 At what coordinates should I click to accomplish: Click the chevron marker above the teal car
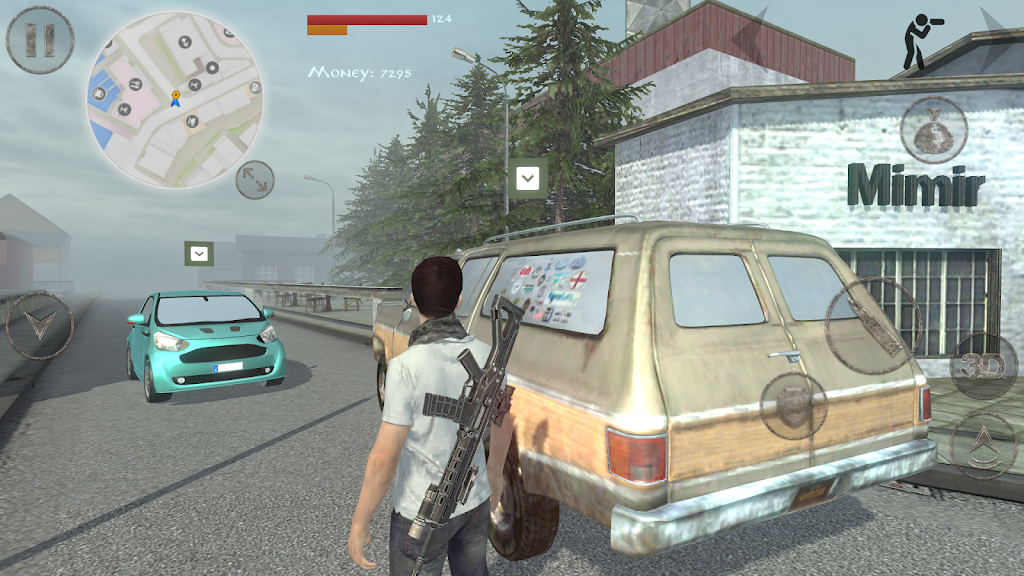pyautogui.click(x=200, y=254)
